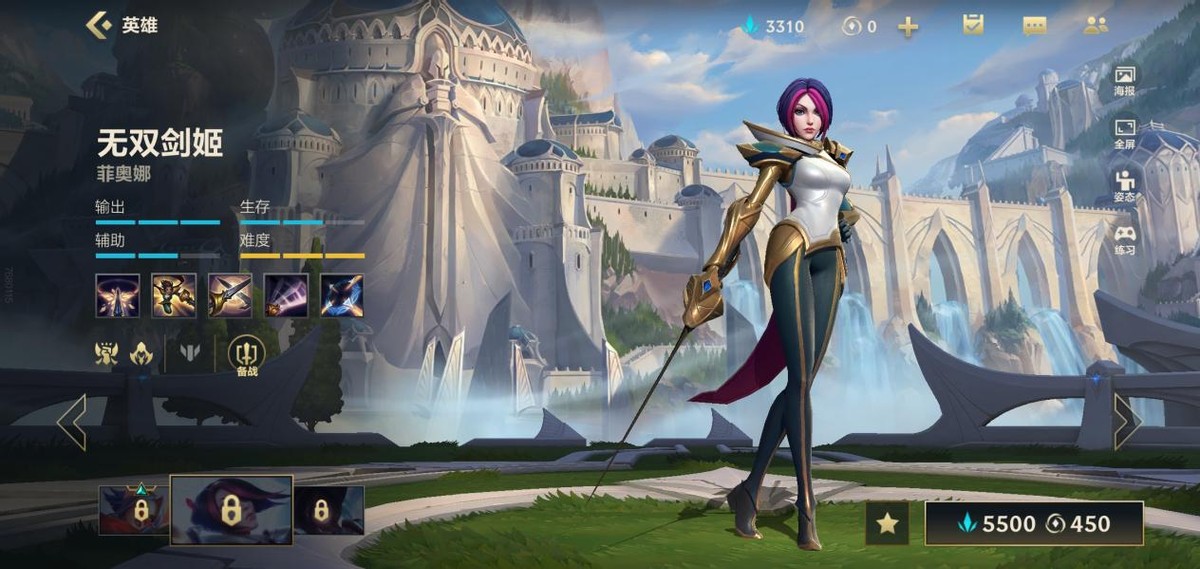Switch to 全屏 fullscreen view

1125,134
